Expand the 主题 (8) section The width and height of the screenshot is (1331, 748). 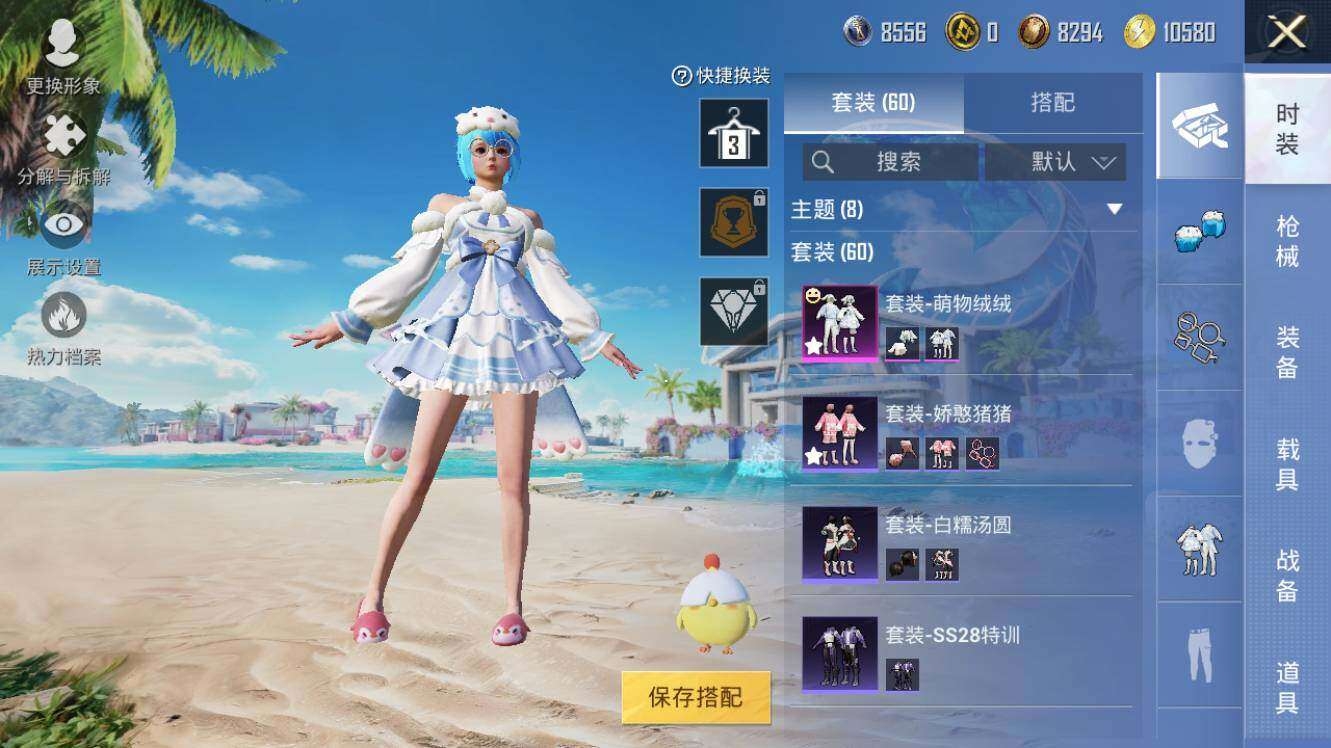click(x=1114, y=209)
